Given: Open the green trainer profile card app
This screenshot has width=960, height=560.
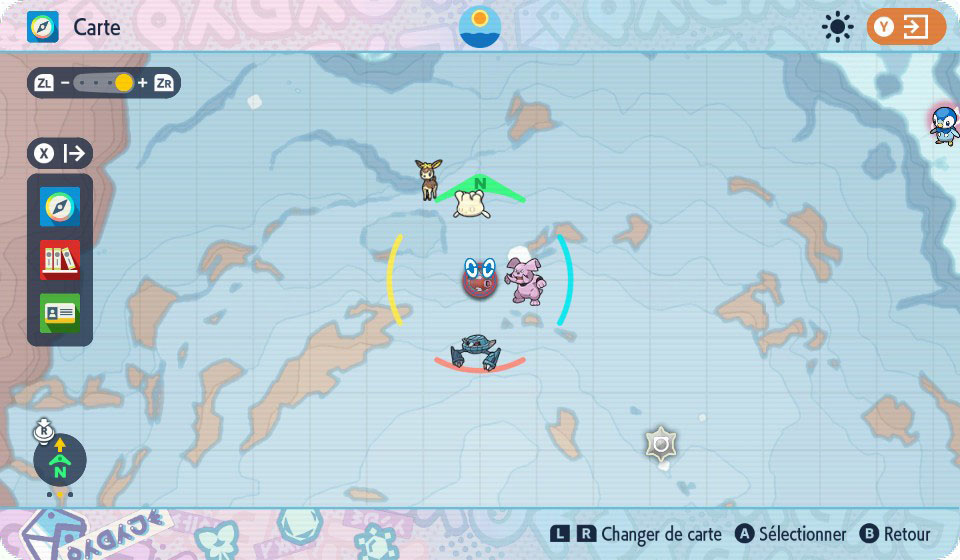Looking at the screenshot, I should pos(60,312).
